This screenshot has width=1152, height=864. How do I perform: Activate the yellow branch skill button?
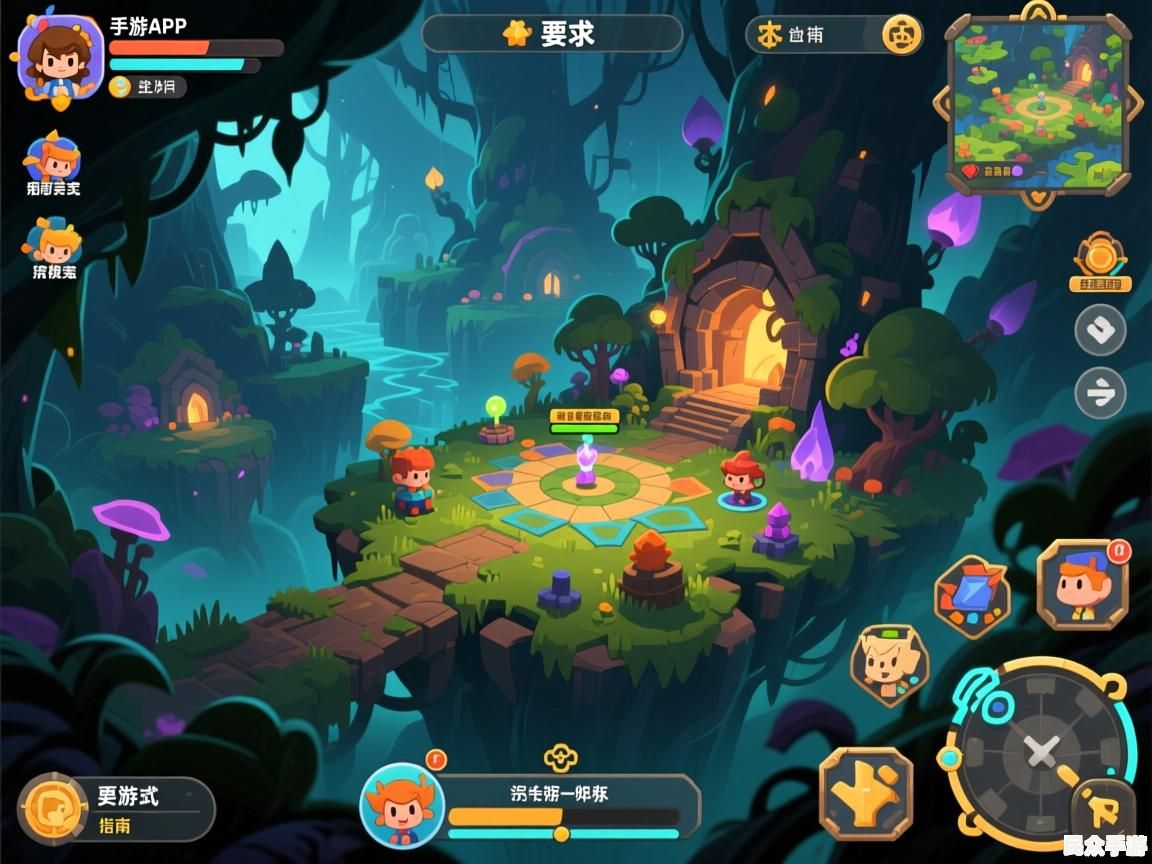tap(866, 793)
